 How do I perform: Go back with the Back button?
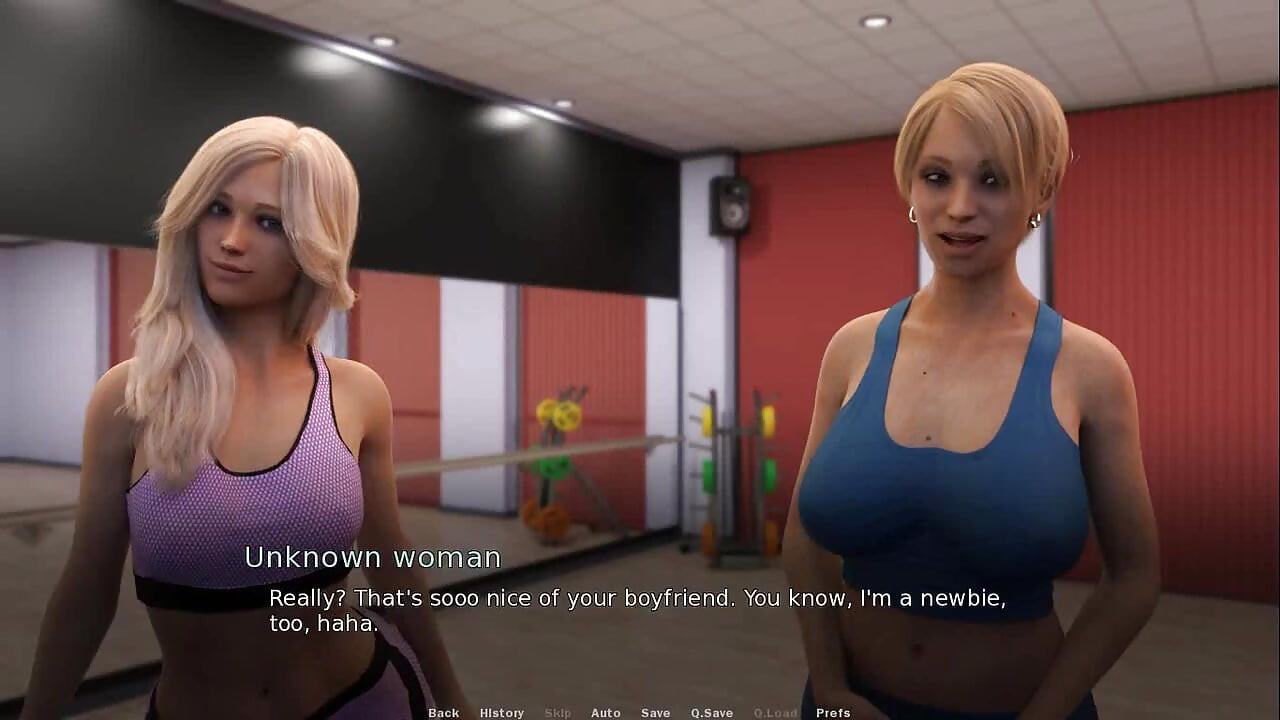click(443, 713)
